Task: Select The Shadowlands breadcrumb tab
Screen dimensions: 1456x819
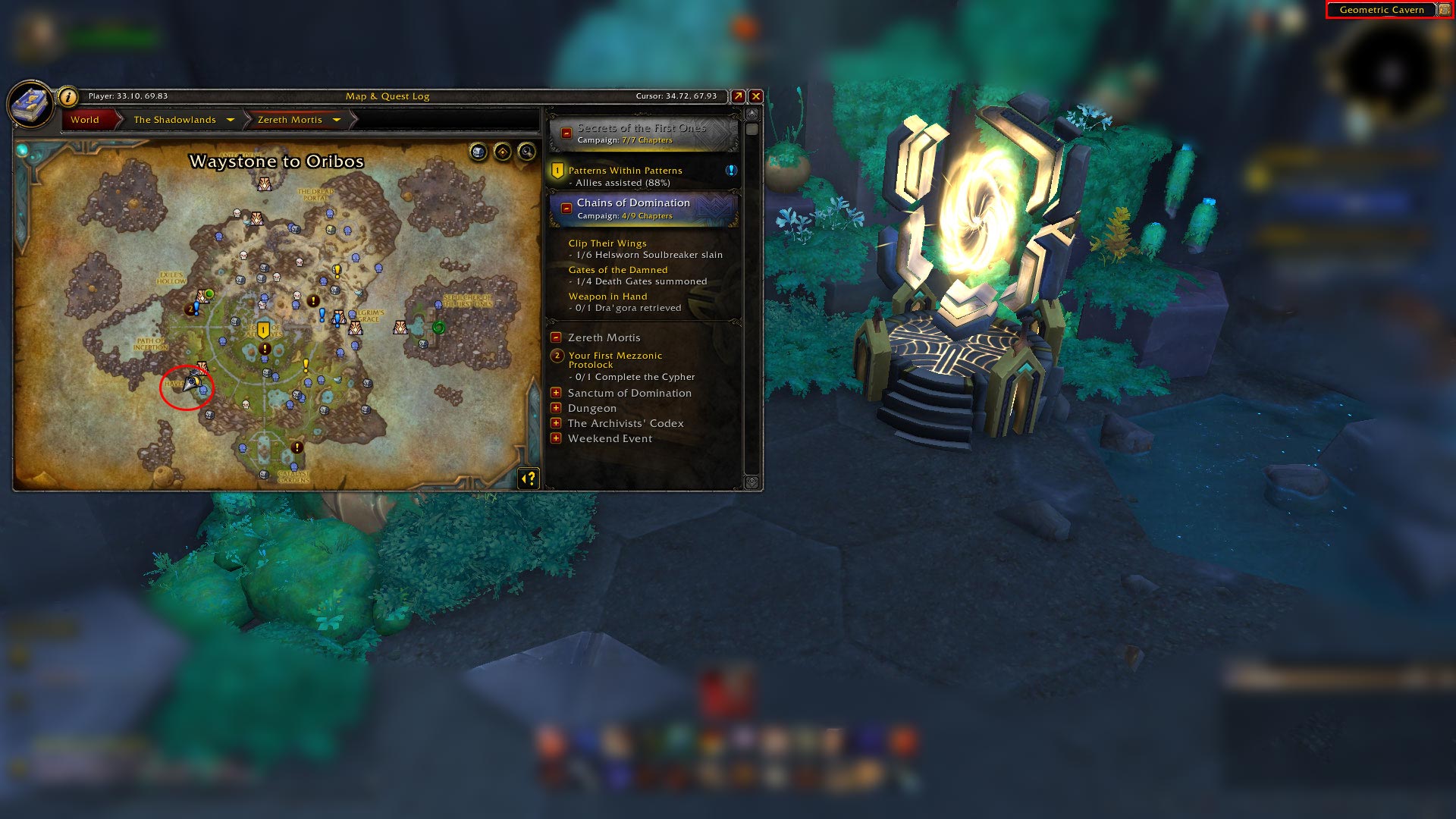Action: pos(175,120)
